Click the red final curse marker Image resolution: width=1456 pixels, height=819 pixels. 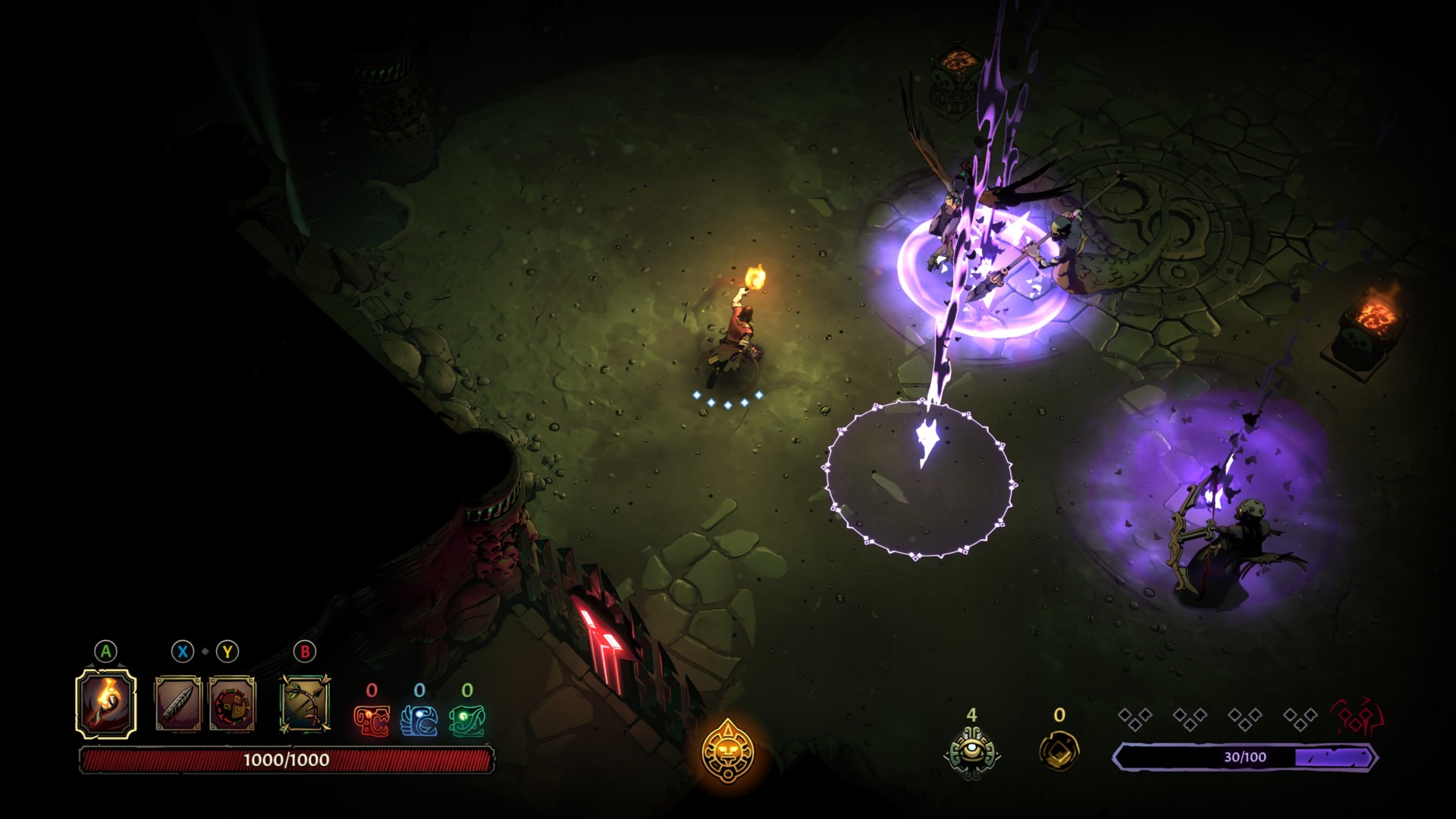click(1355, 717)
